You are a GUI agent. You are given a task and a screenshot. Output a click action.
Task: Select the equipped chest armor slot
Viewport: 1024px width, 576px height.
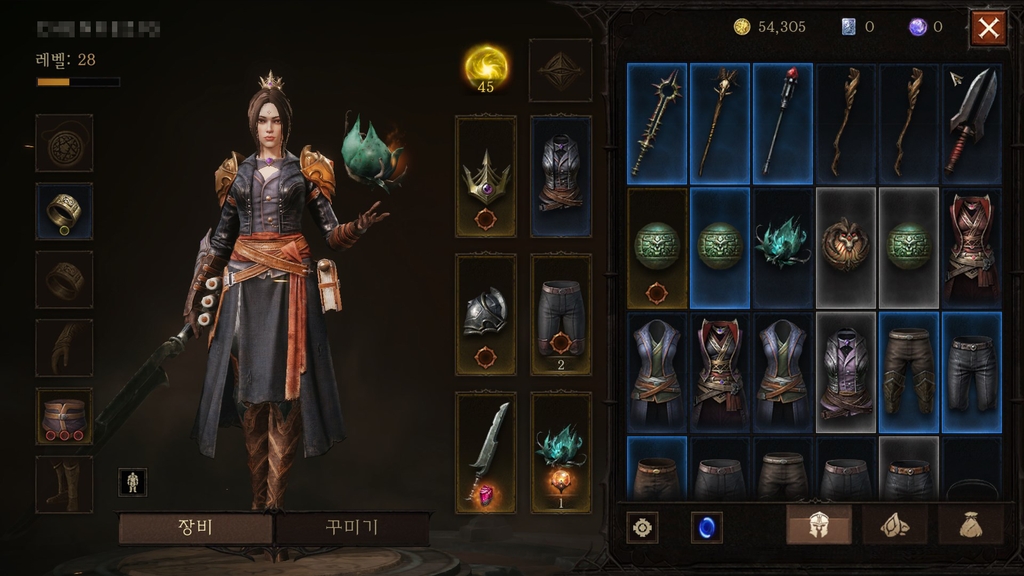560,176
